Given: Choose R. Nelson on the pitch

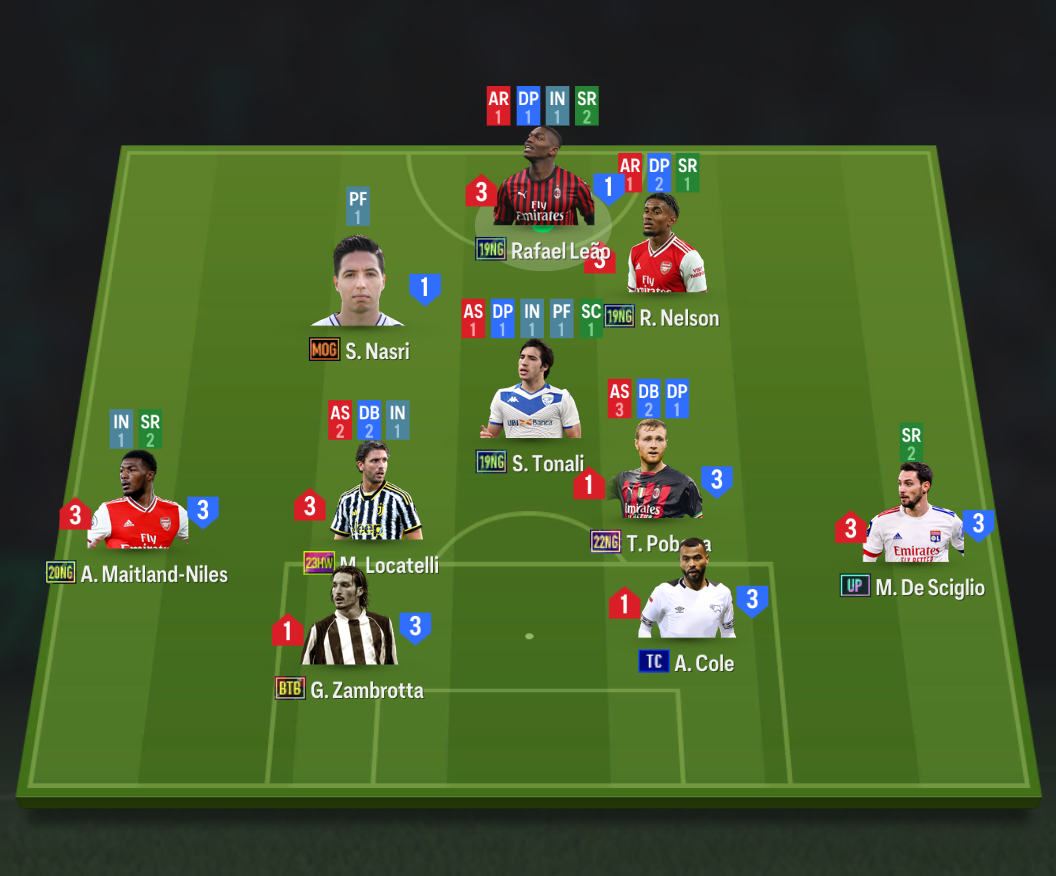Looking at the screenshot, I should (x=665, y=258).
